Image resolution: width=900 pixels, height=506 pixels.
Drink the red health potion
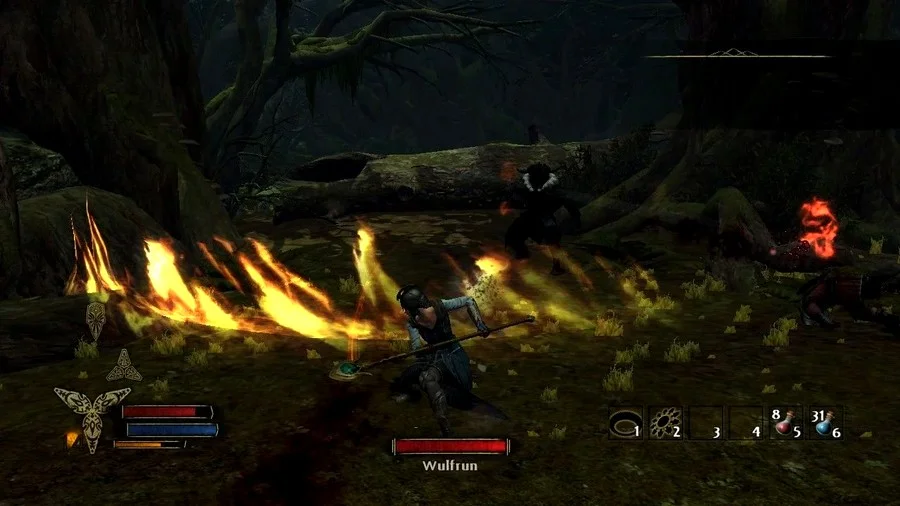click(784, 423)
